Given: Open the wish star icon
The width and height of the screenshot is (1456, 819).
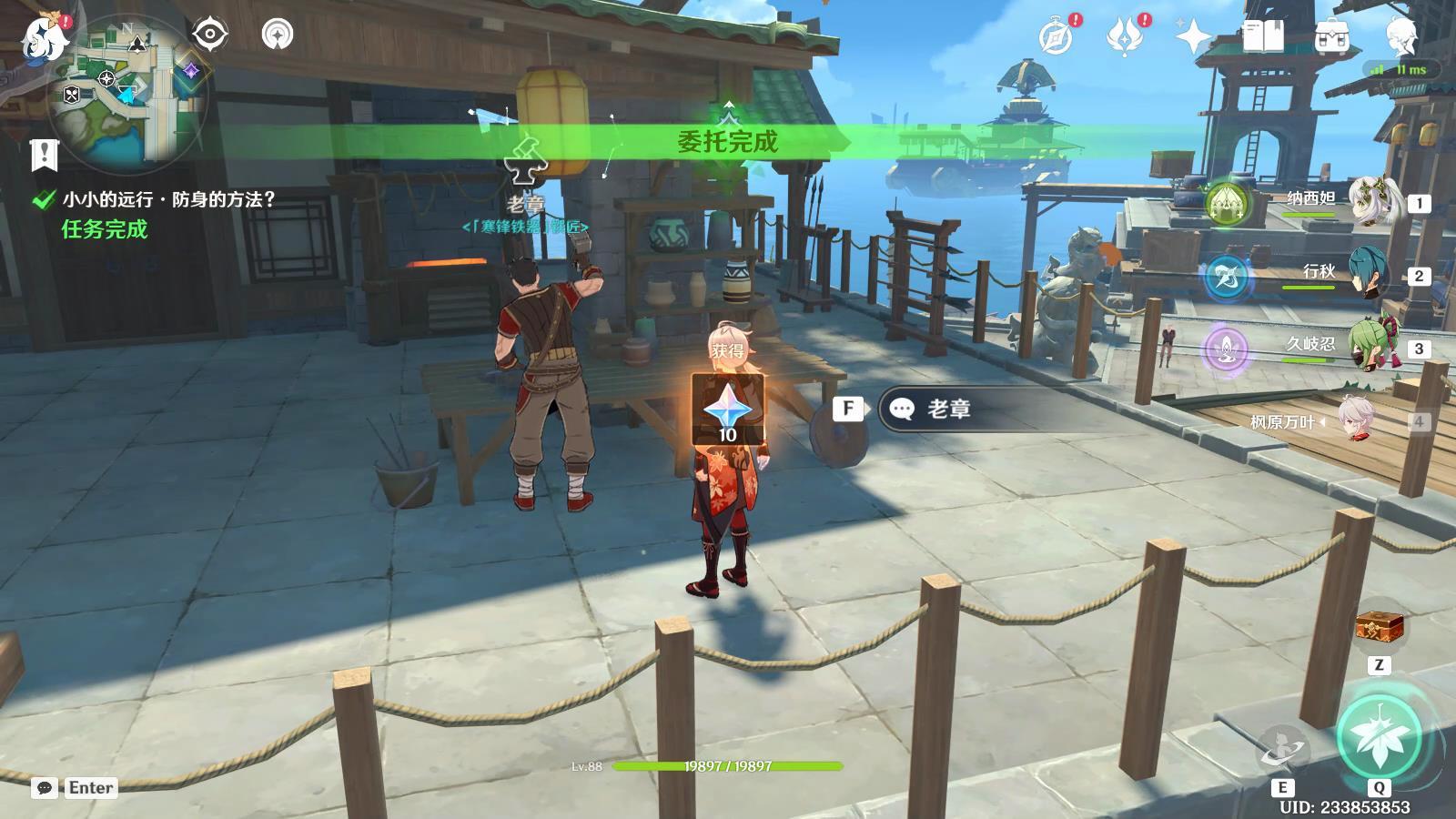Looking at the screenshot, I should coord(1193,38).
